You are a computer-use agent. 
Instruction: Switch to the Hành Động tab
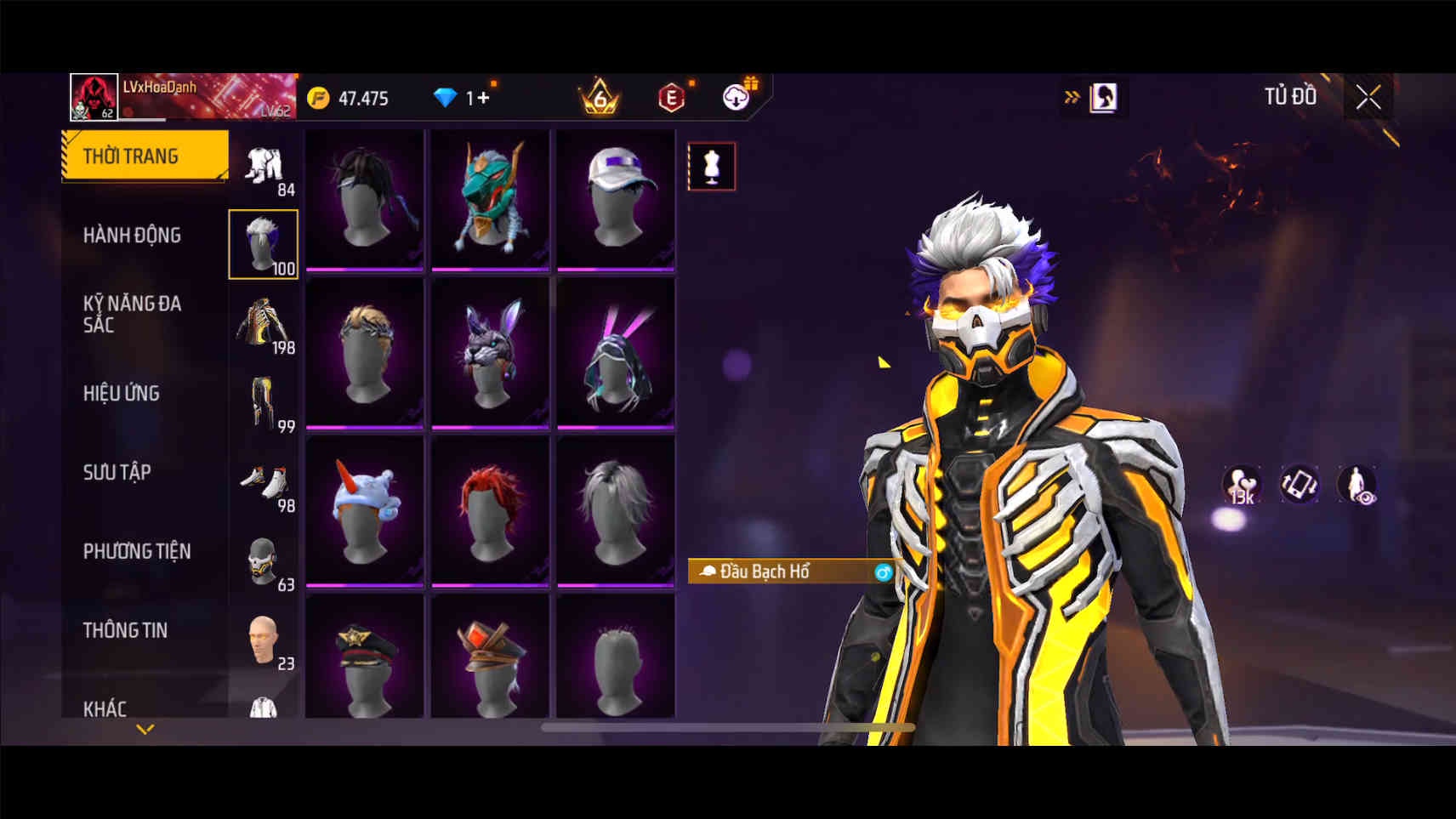(132, 236)
